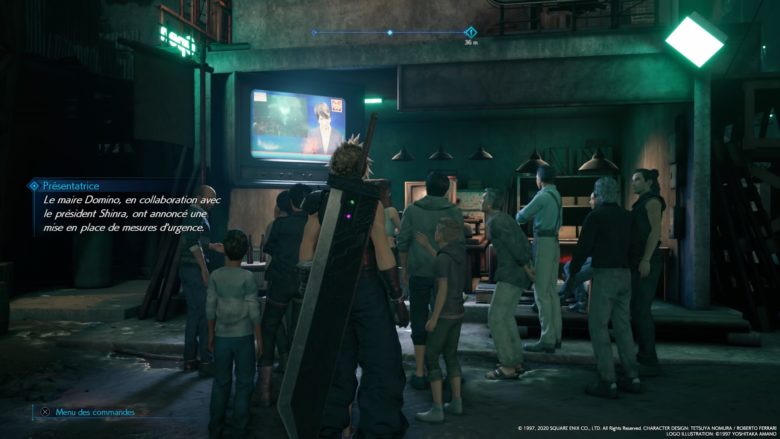Click the compass bar at the top
This screenshot has width=780, height=439.
(x=390, y=33)
